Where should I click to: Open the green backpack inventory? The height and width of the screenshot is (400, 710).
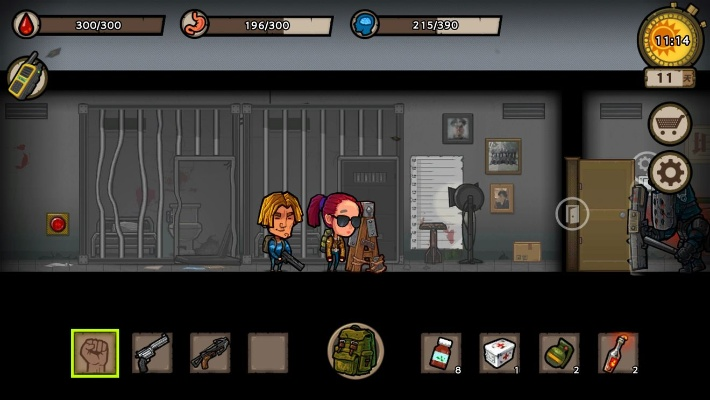pyautogui.click(x=355, y=351)
